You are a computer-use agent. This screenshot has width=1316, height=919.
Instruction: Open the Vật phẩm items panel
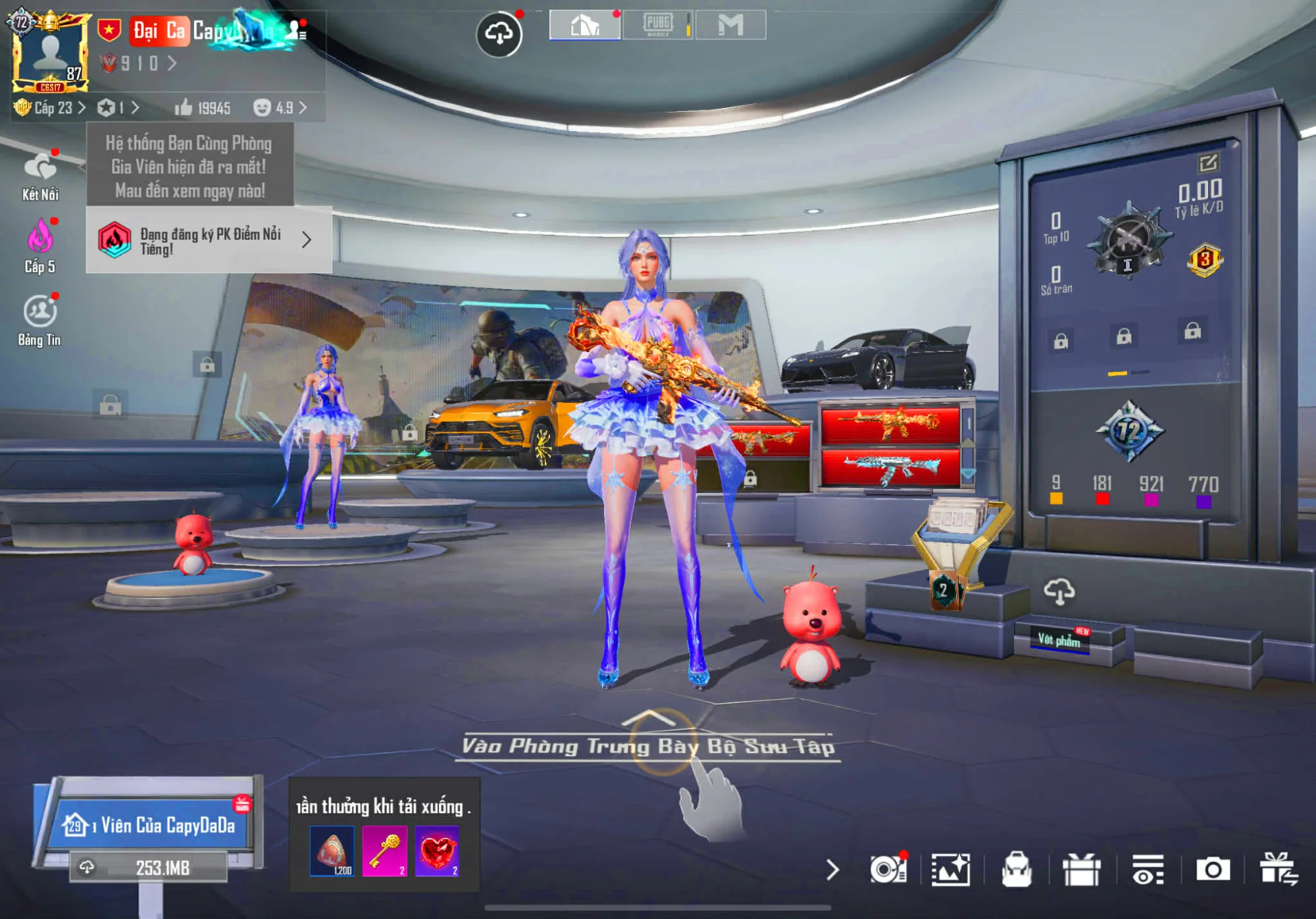(x=1059, y=639)
